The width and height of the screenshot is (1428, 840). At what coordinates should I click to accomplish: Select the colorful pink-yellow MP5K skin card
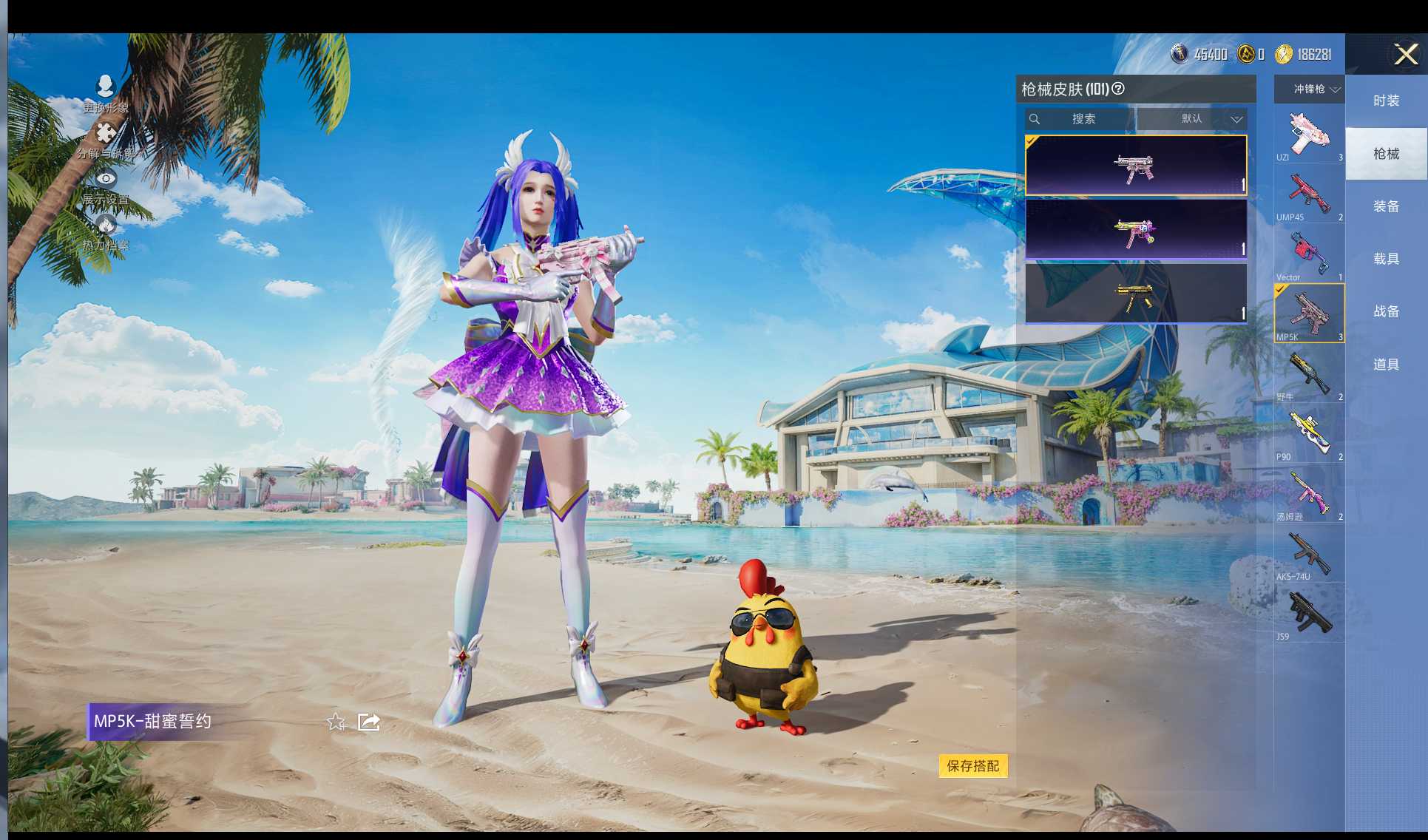[1135, 230]
